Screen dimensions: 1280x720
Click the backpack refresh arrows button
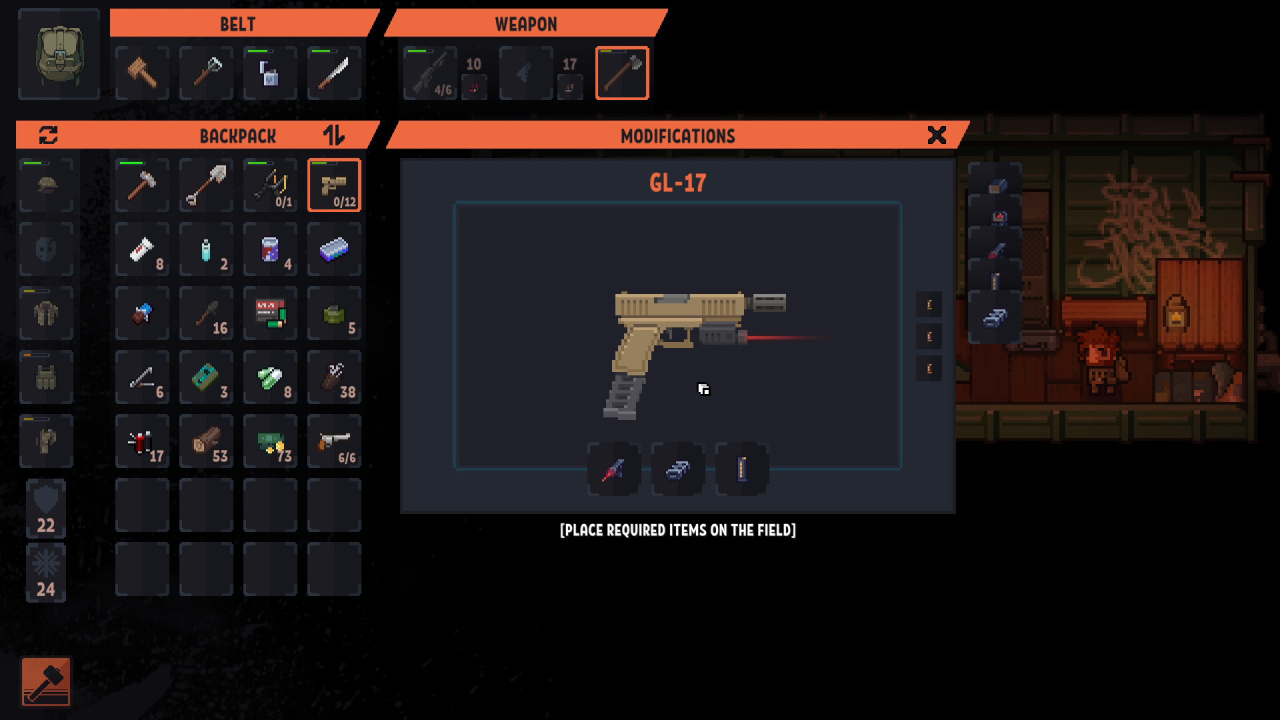[x=48, y=135]
